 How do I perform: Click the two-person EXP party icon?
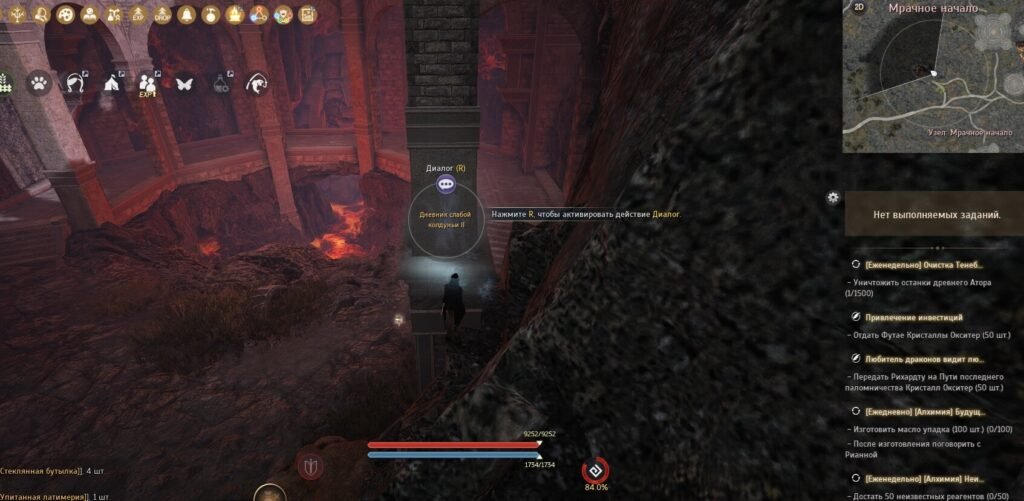[148, 84]
